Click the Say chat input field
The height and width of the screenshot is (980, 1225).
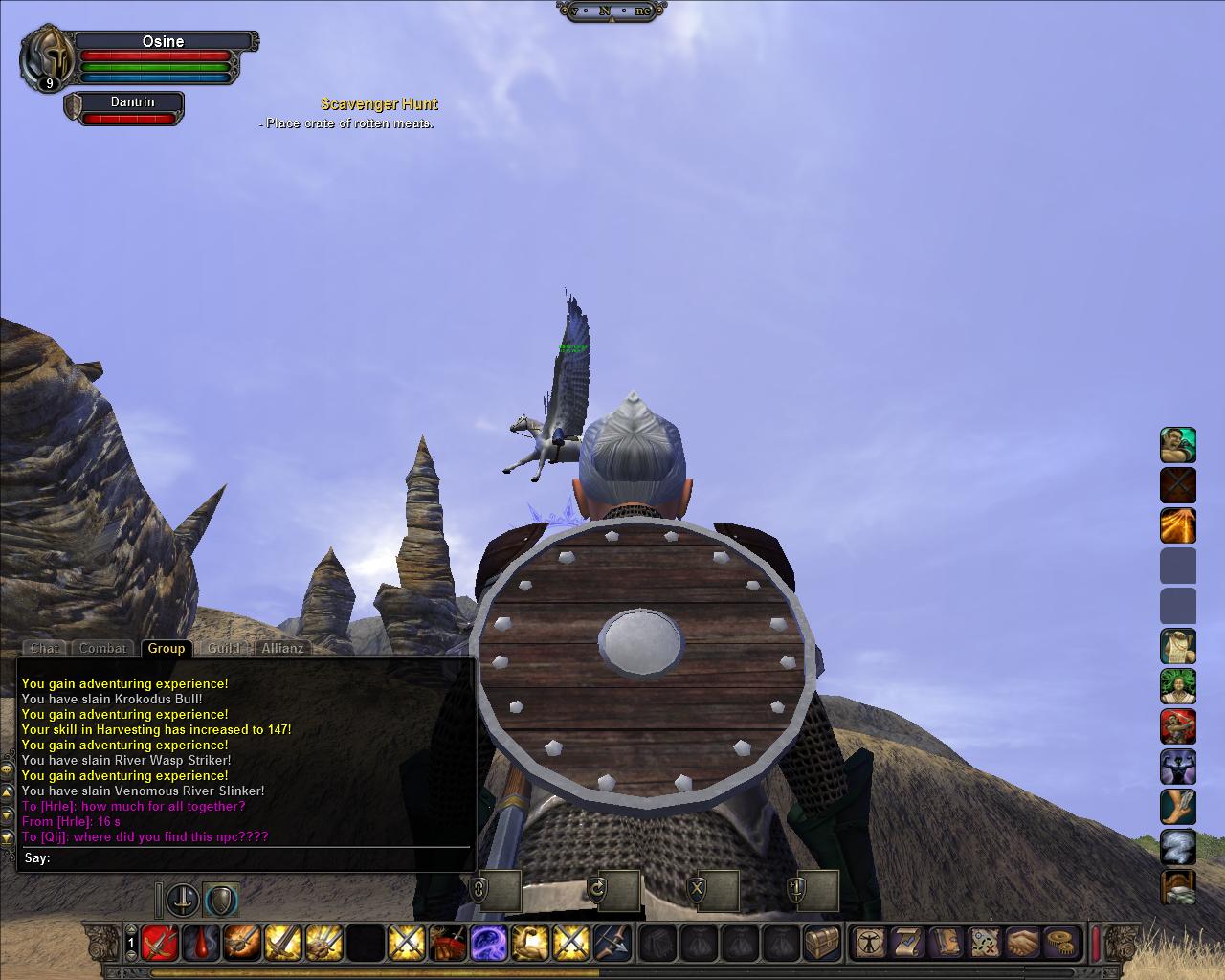tap(258, 858)
